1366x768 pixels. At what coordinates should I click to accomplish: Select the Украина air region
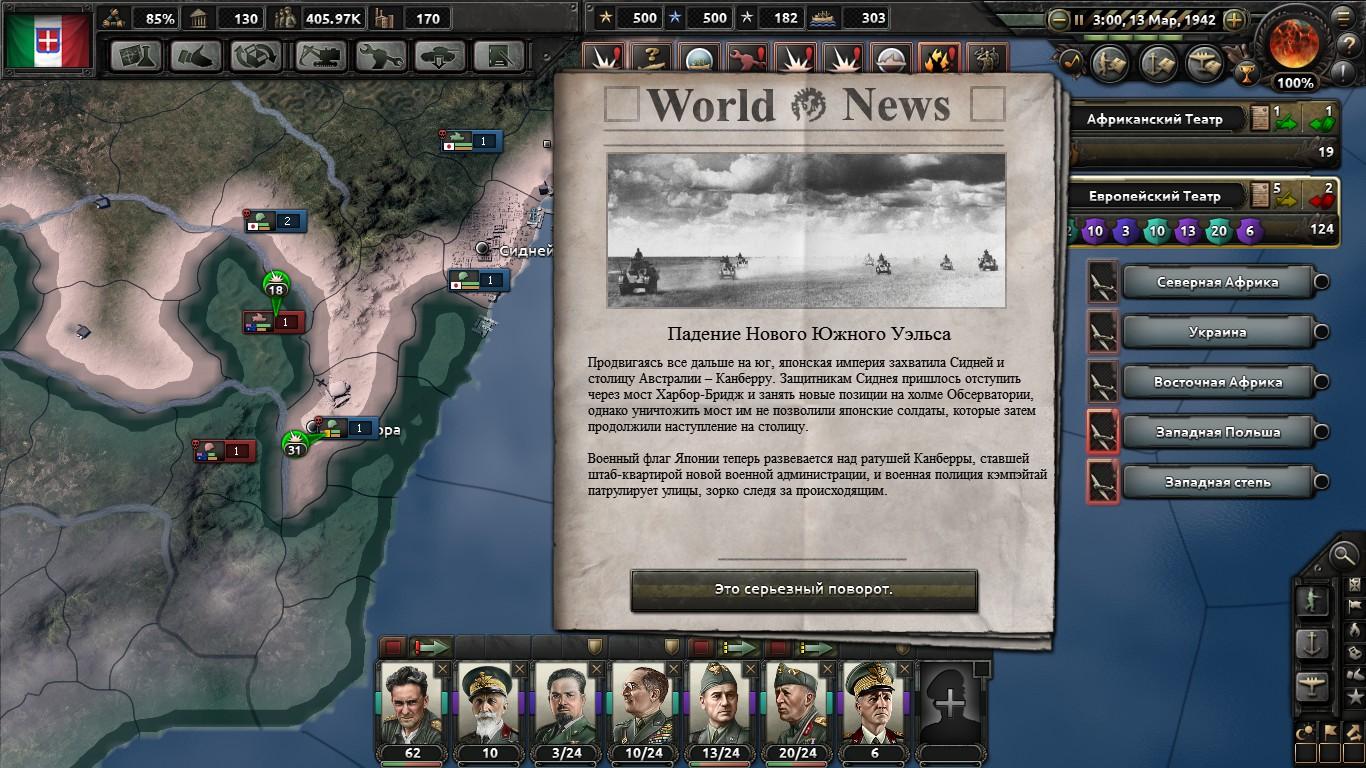click(1217, 332)
